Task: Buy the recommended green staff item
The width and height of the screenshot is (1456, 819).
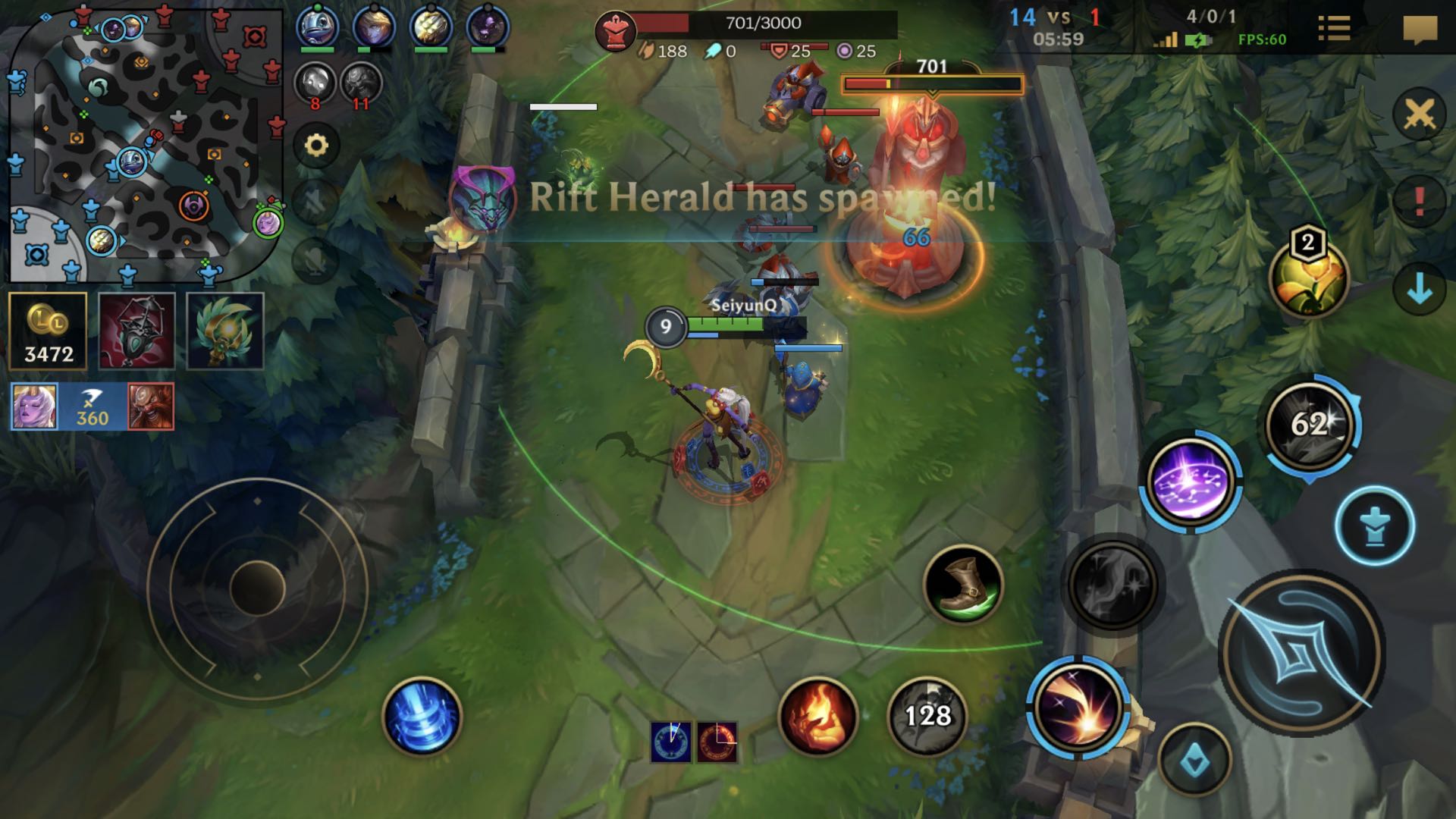Action: tap(225, 331)
